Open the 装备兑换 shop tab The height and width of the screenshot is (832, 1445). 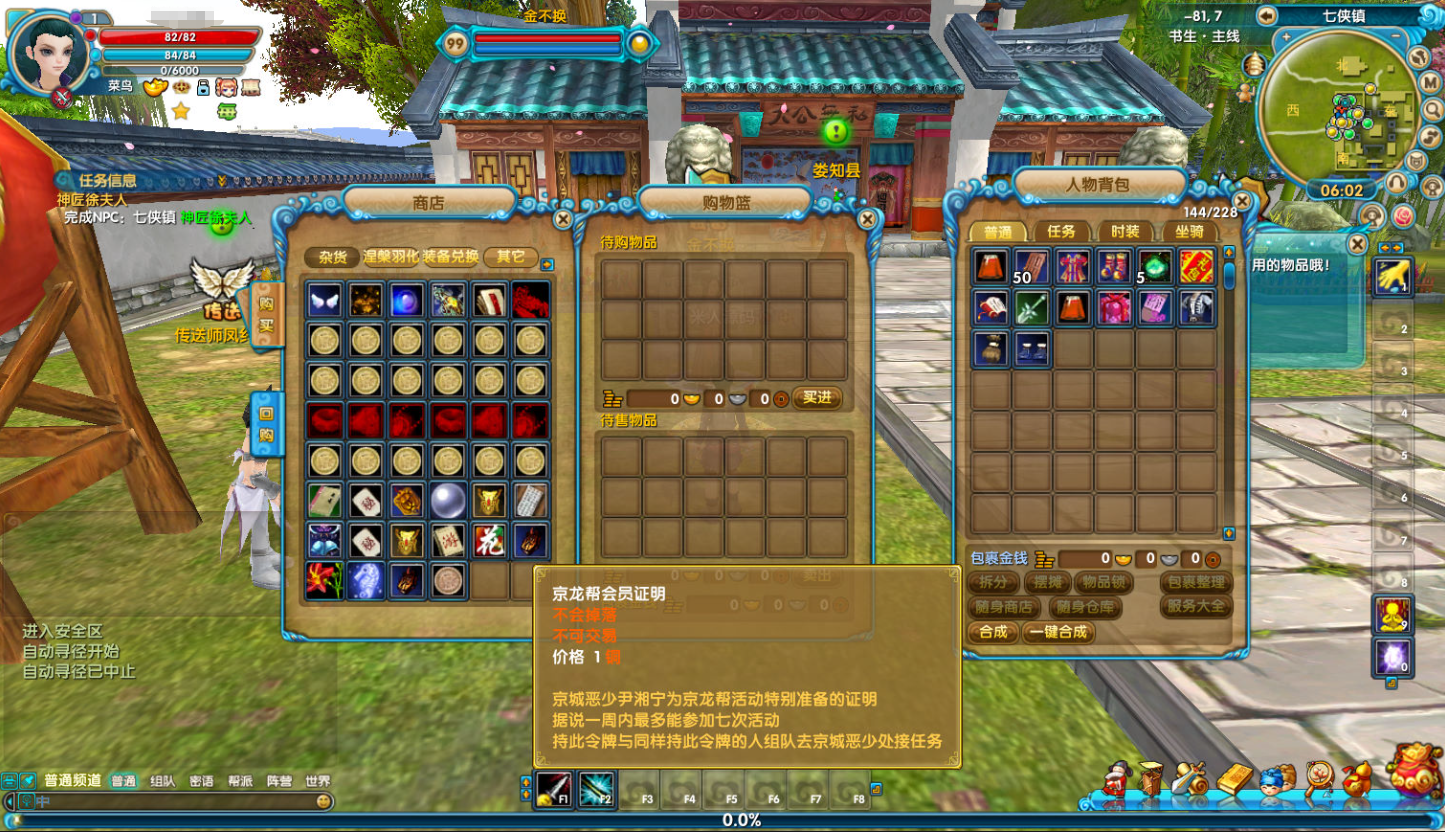tap(451, 257)
